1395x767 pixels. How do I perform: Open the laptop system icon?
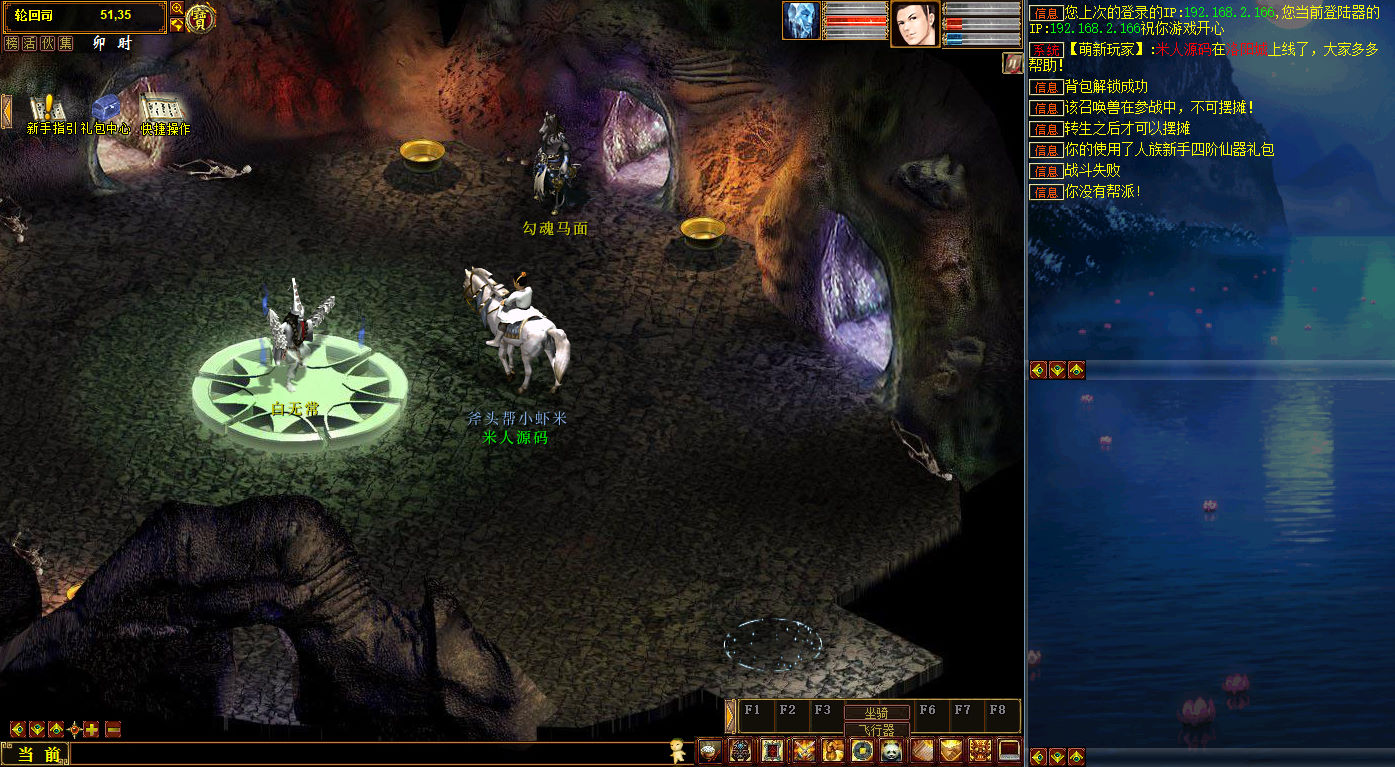pyautogui.click(x=1009, y=750)
